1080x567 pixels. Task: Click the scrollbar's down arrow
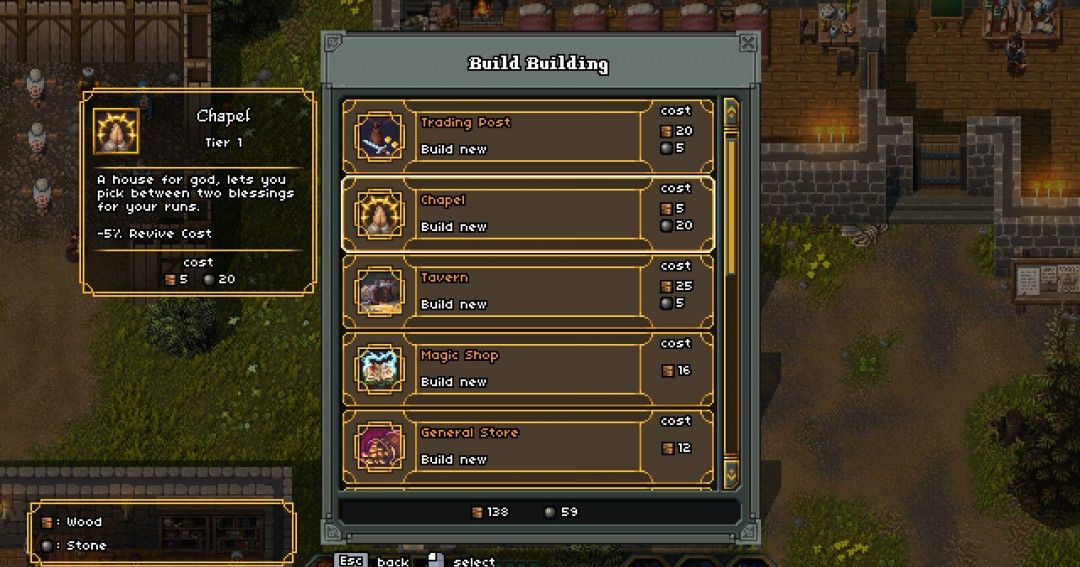pyautogui.click(x=731, y=472)
